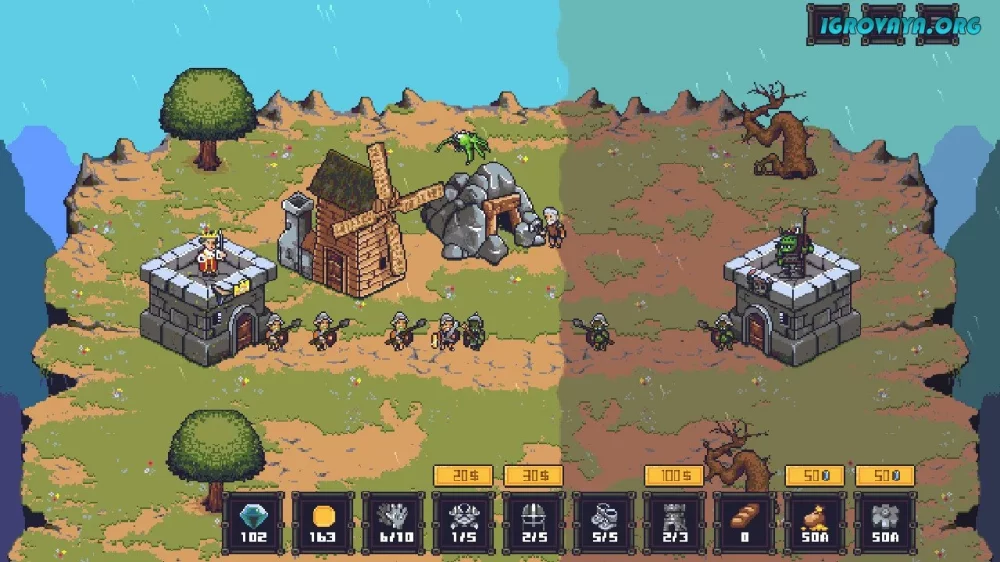Select the worker hands slot showing 6/10
The height and width of the screenshot is (562, 1000).
(x=393, y=522)
